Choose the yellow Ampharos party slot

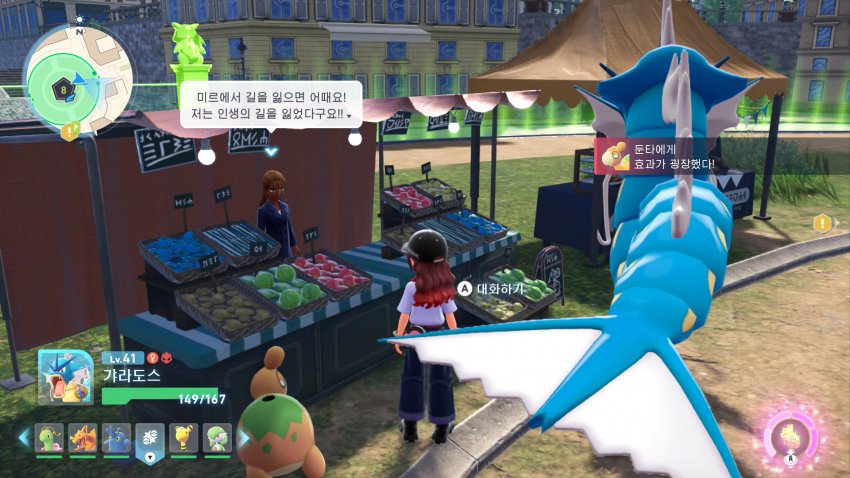click(182, 438)
